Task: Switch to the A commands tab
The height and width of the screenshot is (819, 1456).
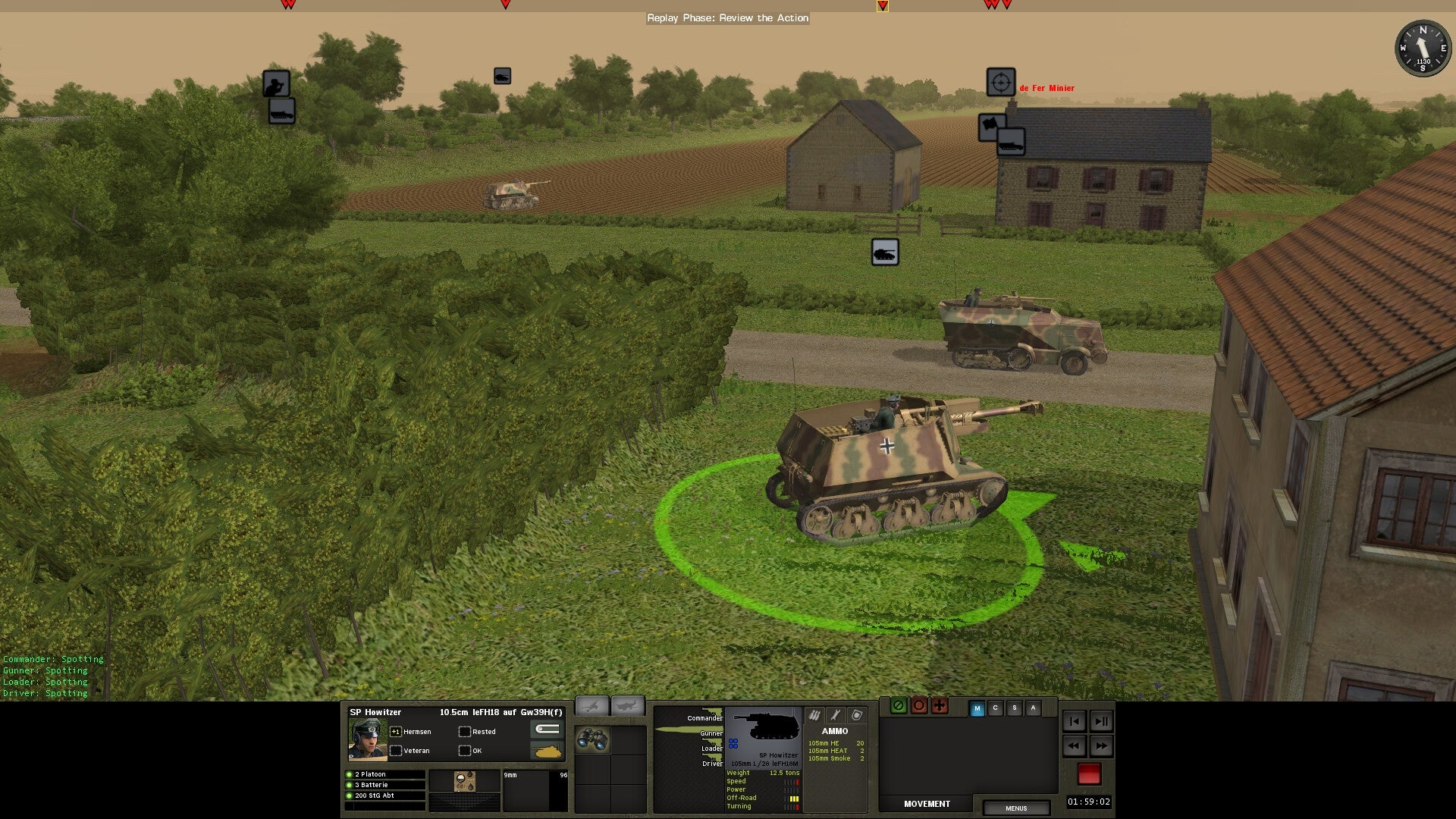Action: pyautogui.click(x=1033, y=708)
